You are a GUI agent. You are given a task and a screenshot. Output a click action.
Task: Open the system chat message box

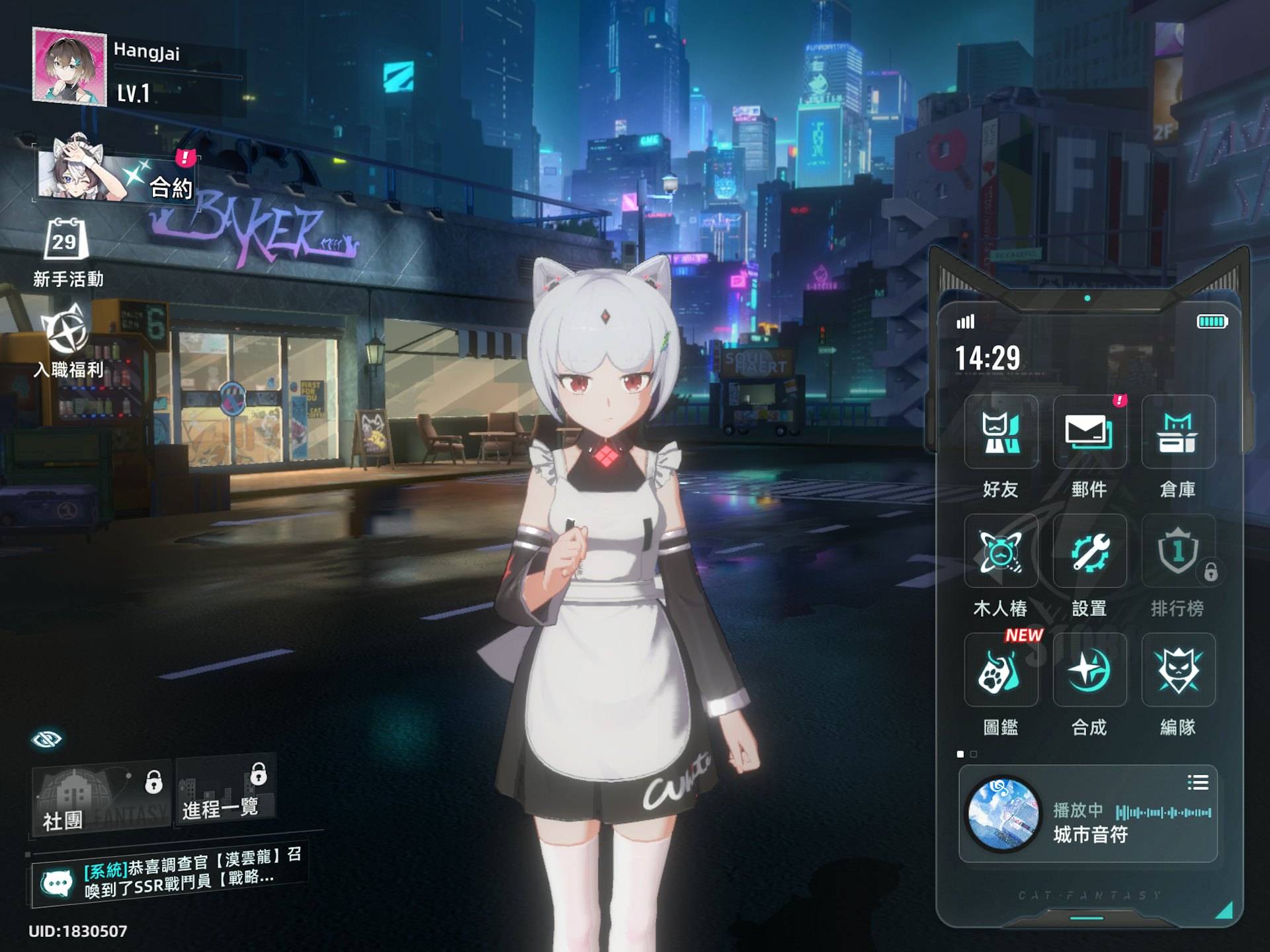pyautogui.click(x=169, y=874)
